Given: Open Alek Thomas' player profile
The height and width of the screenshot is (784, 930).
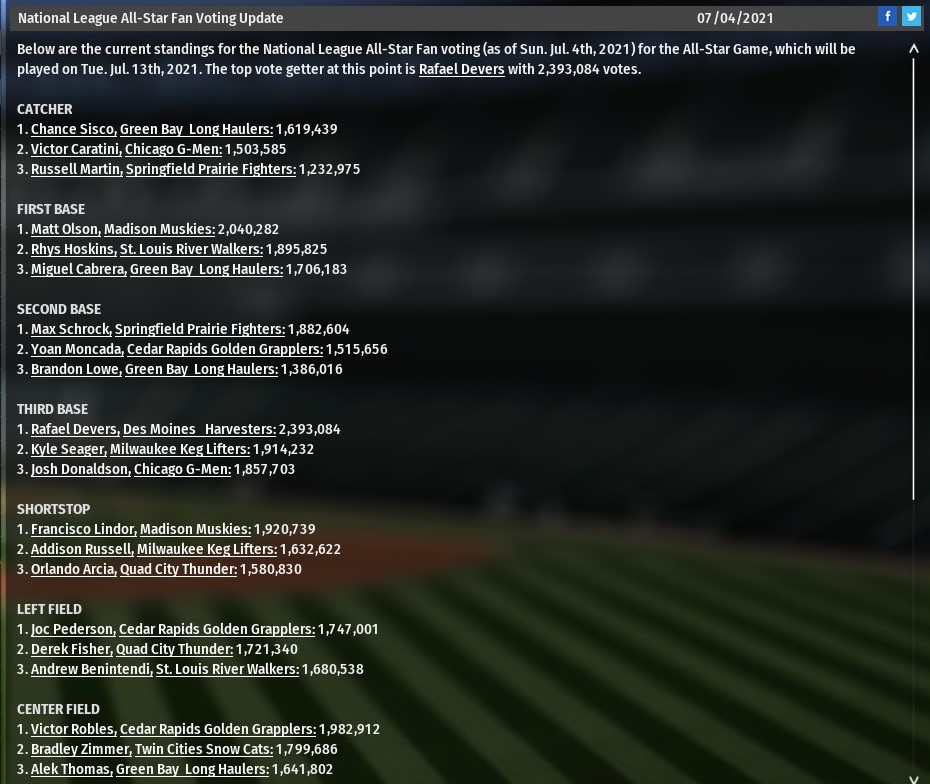Looking at the screenshot, I should tap(71, 769).
